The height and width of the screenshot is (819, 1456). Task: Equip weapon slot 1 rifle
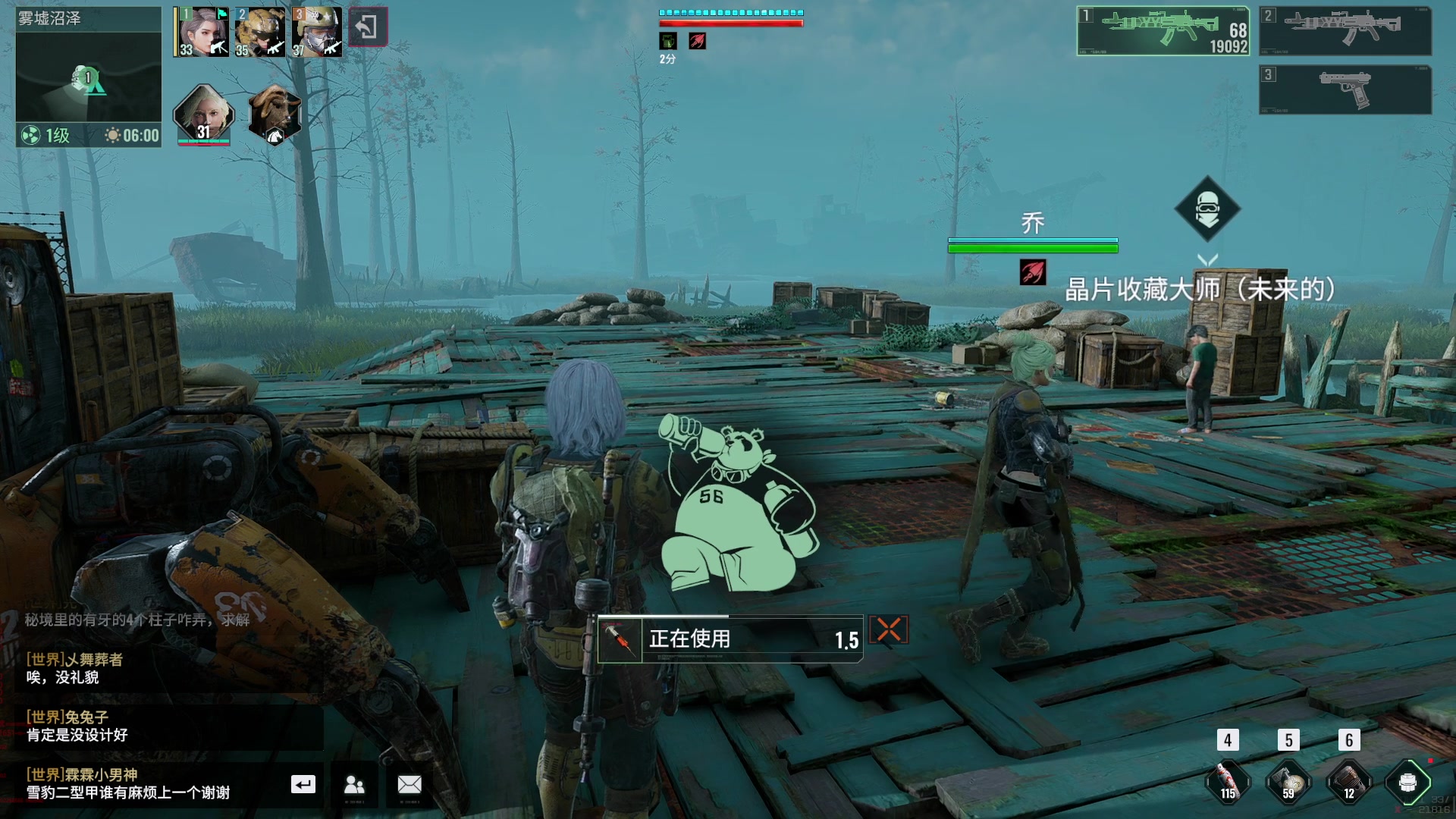pos(1163,31)
